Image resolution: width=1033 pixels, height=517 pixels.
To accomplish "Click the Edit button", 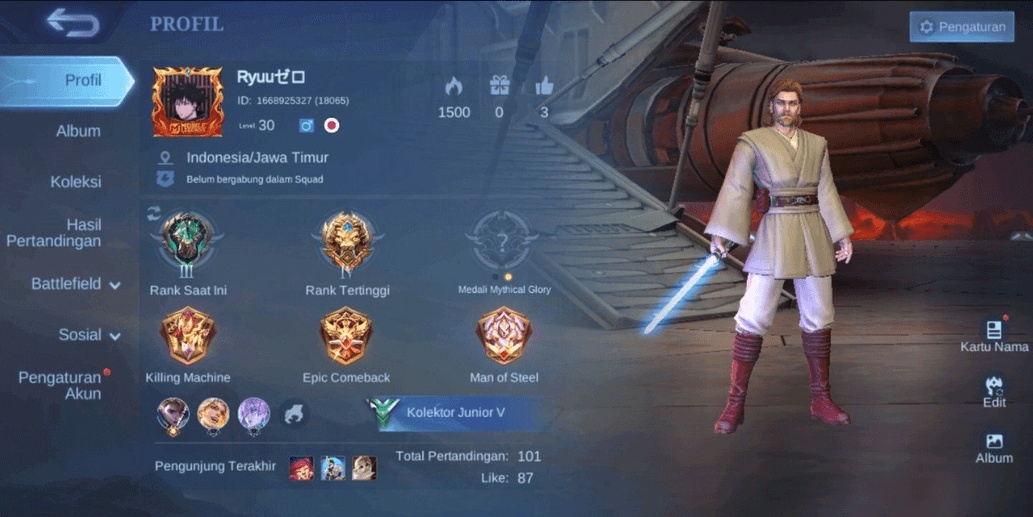I will (994, 391).
